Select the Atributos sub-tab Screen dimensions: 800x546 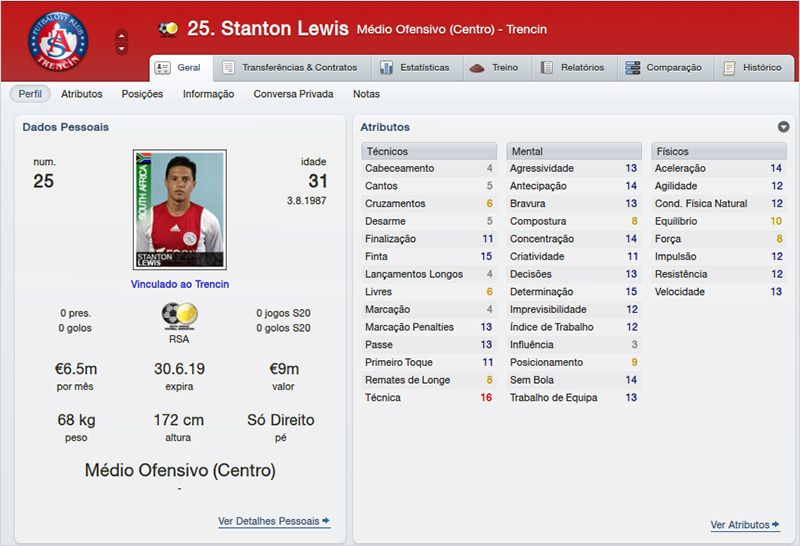(82, 94)
